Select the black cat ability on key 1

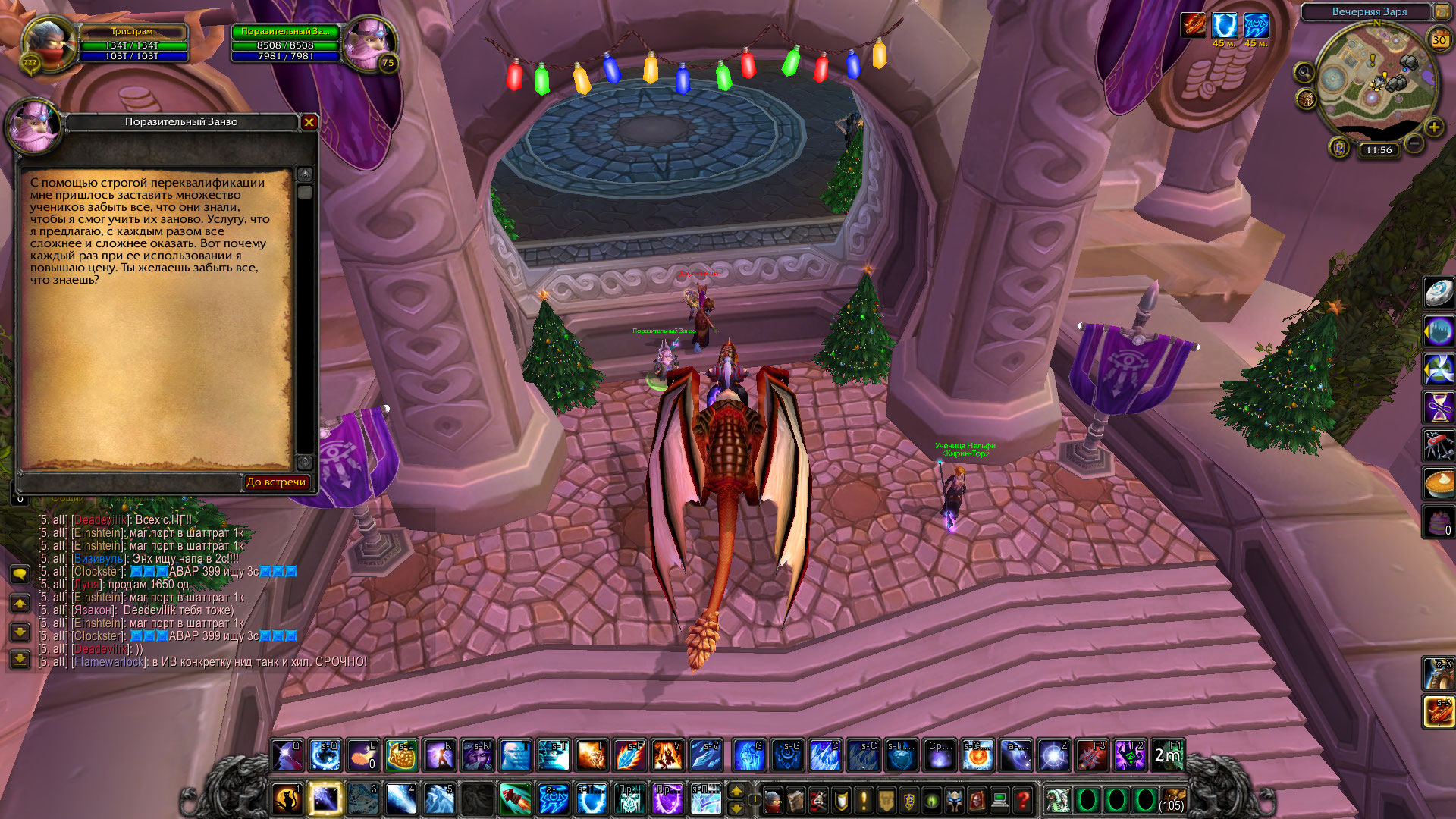coord(288,799)
